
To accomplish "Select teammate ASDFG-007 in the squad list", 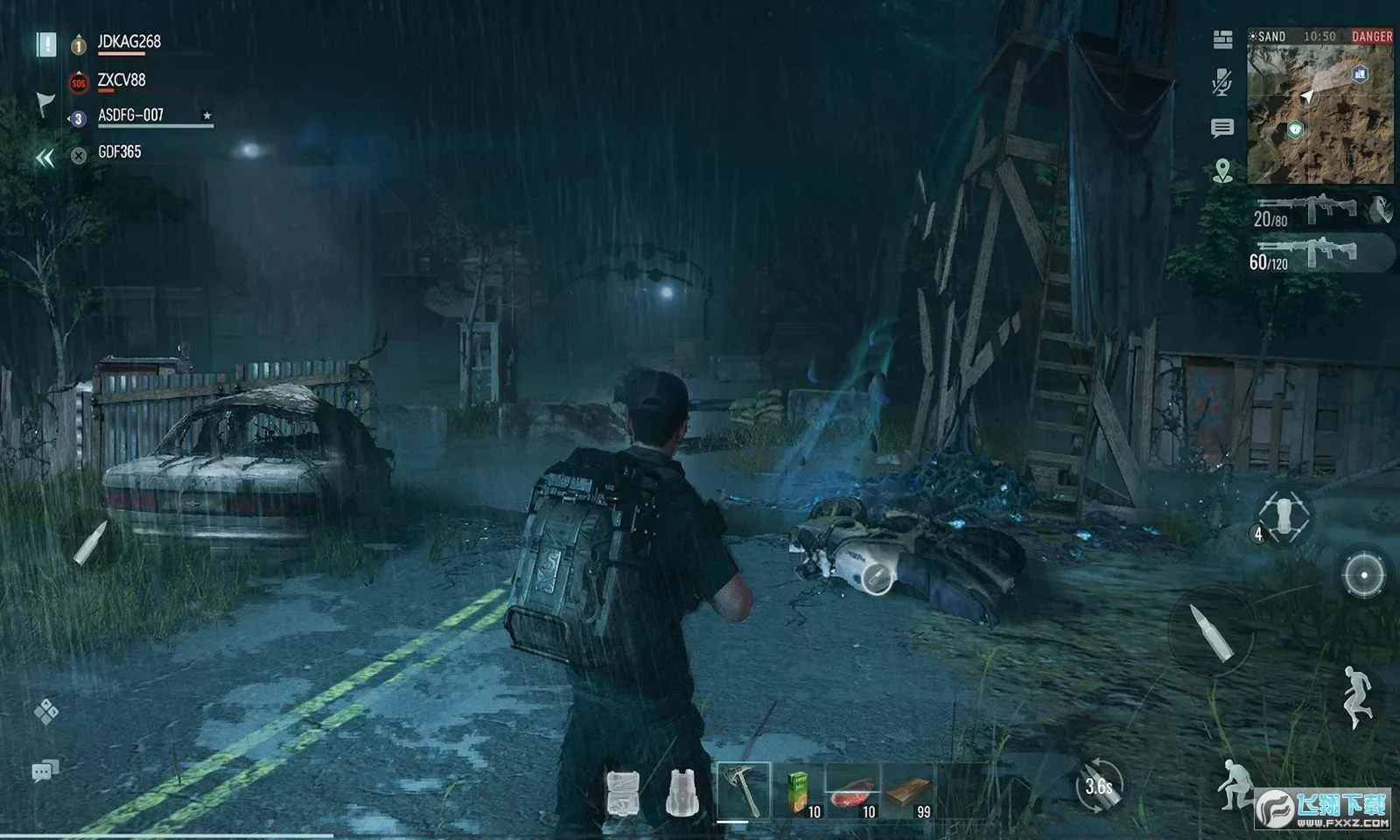I will click(131, 116).
